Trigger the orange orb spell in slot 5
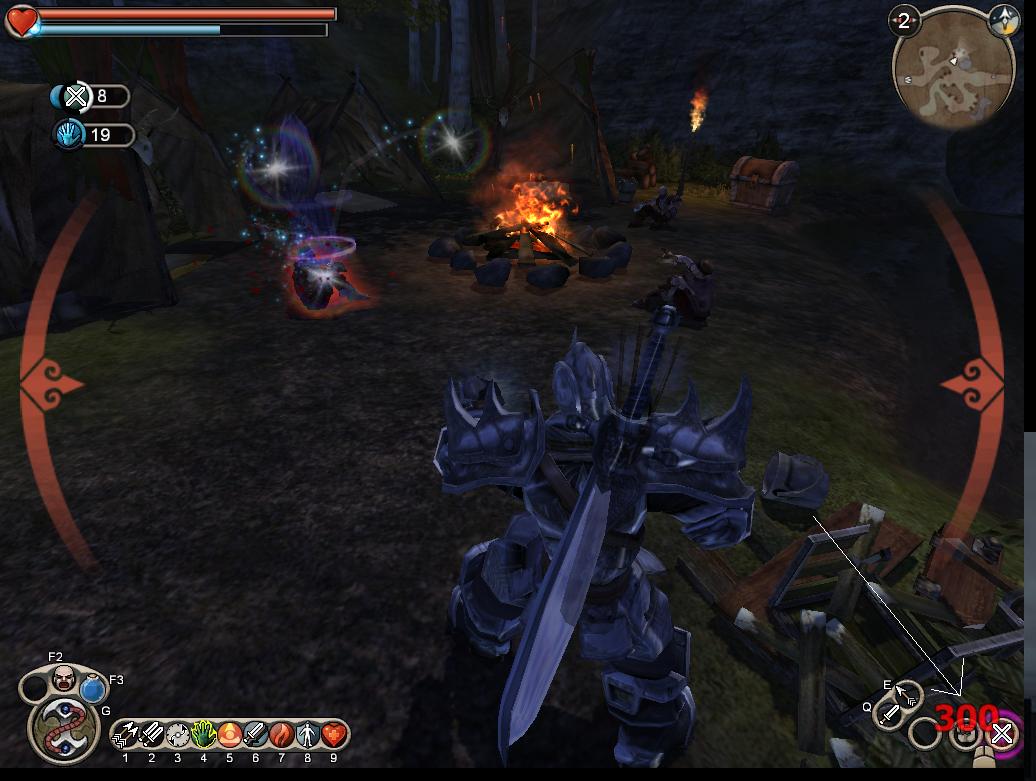Screen dimensions: 1036x781 pos(230,735)
